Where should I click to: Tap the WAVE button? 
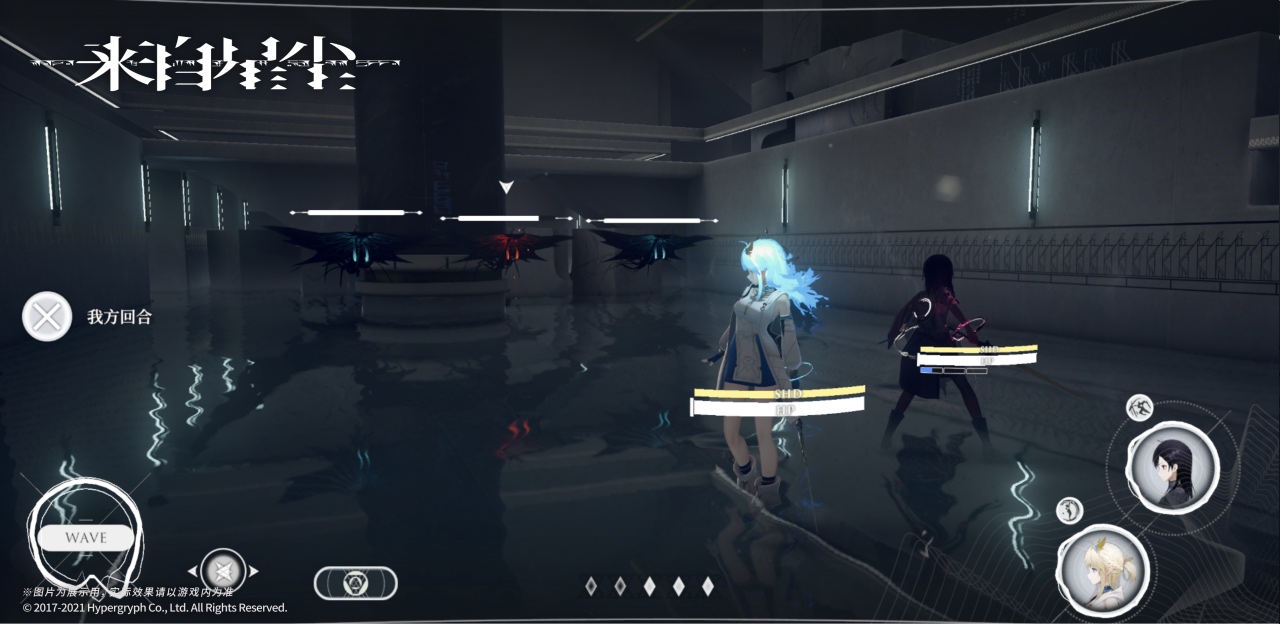point(86,537)
